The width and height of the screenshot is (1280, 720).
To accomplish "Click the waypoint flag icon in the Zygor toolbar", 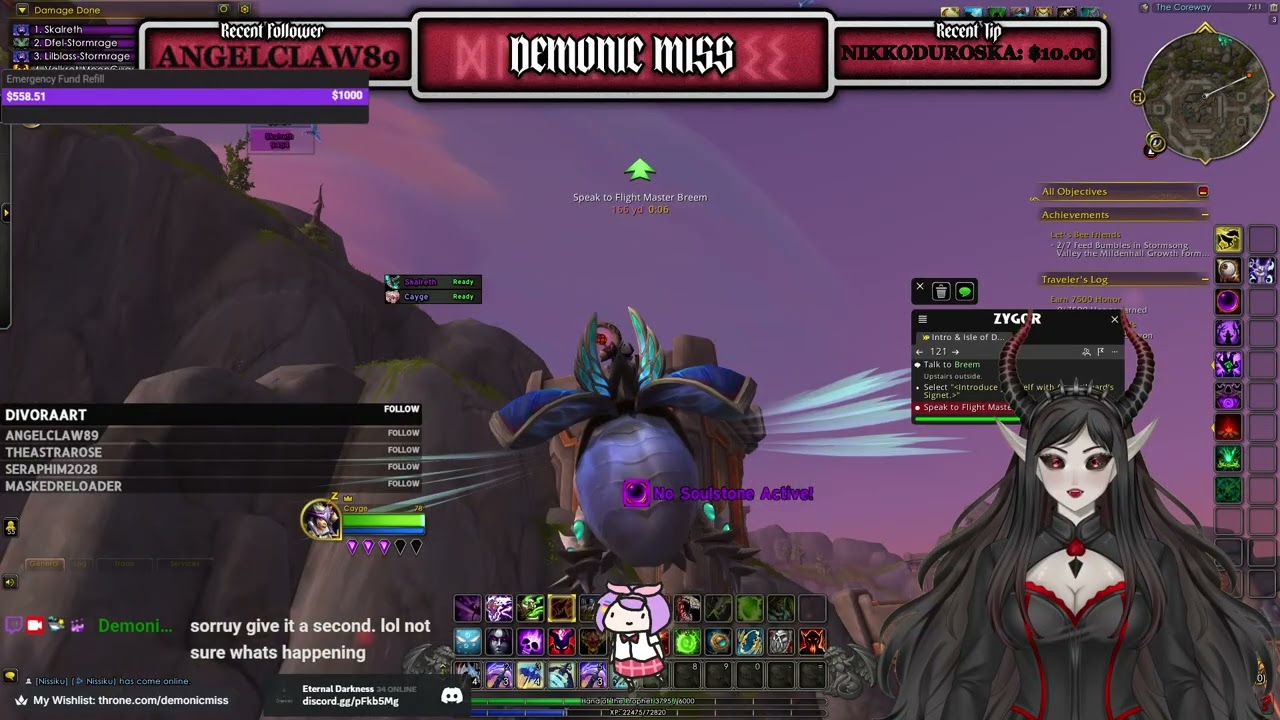I will [1101, 352].
